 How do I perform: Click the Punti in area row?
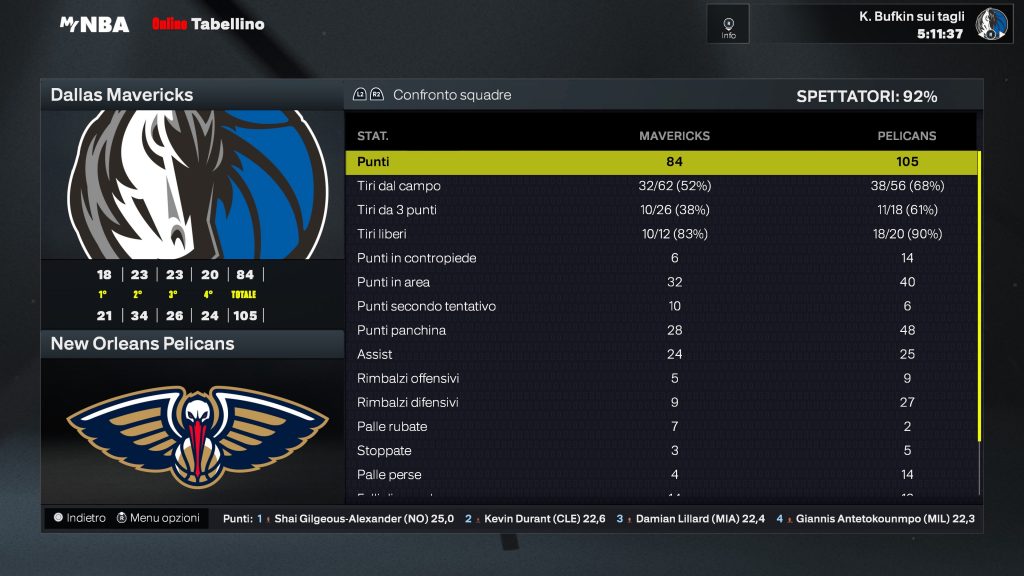click(x=661, y=282)
